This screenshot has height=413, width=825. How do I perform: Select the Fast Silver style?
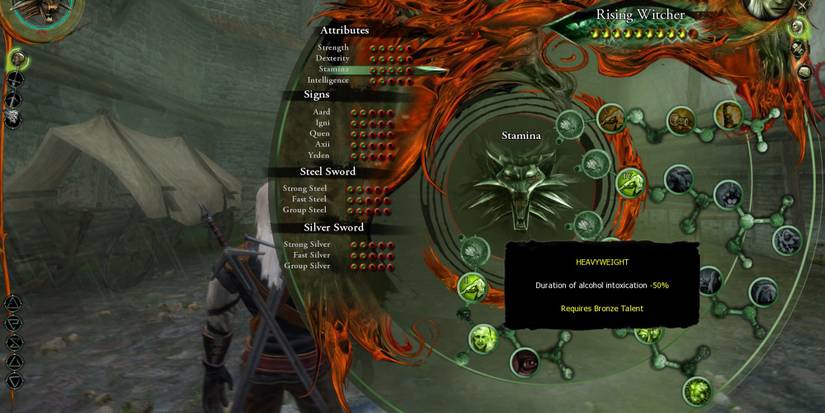[x=311, y=255]
